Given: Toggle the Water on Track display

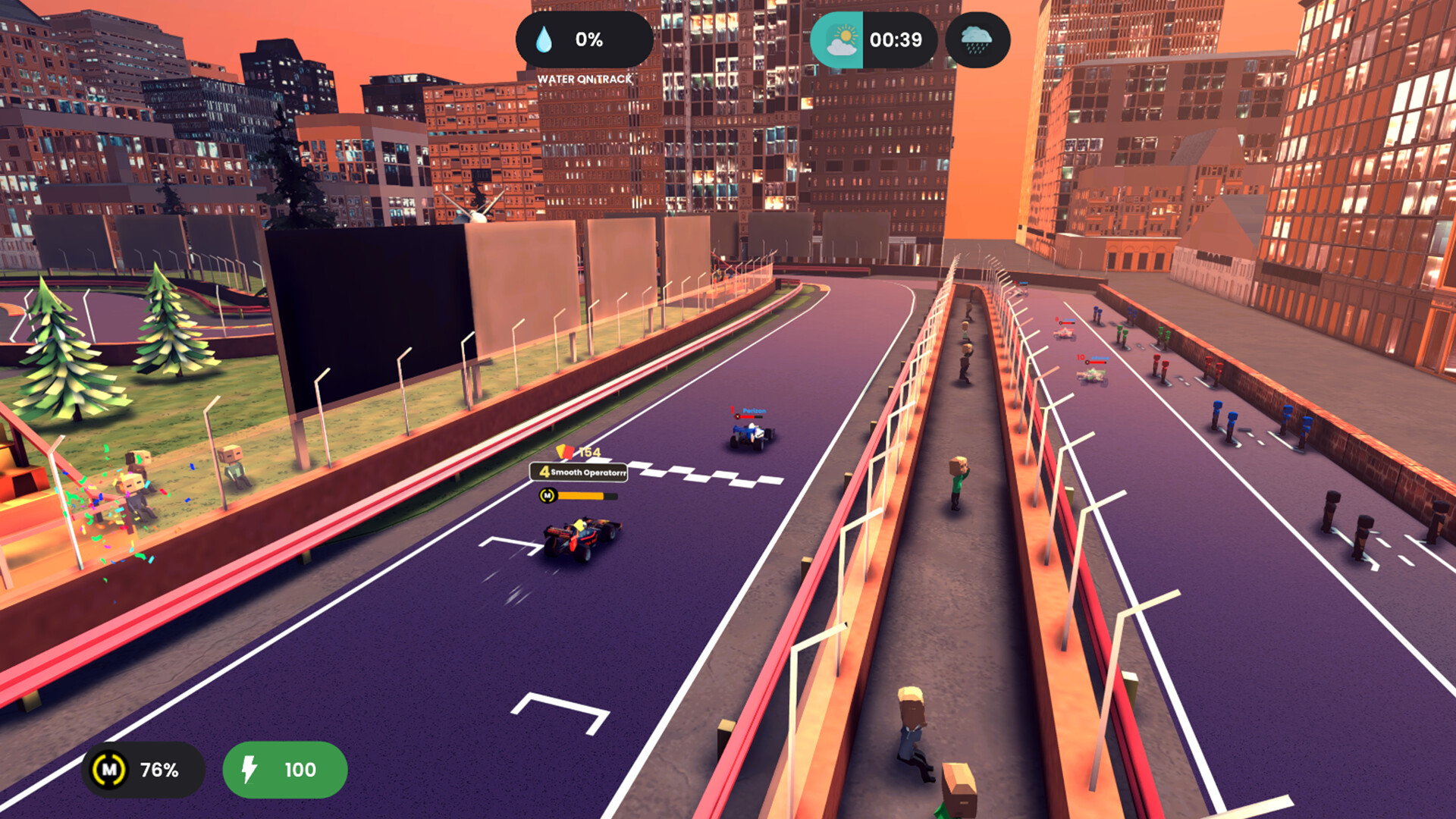Looking at the screenshot, I should tap(584, 78).
